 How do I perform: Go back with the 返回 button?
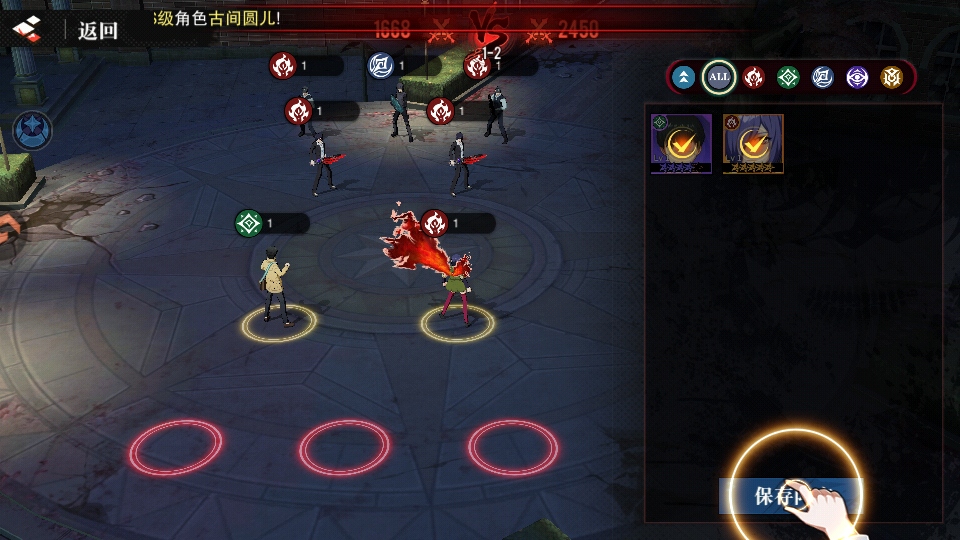98,30
